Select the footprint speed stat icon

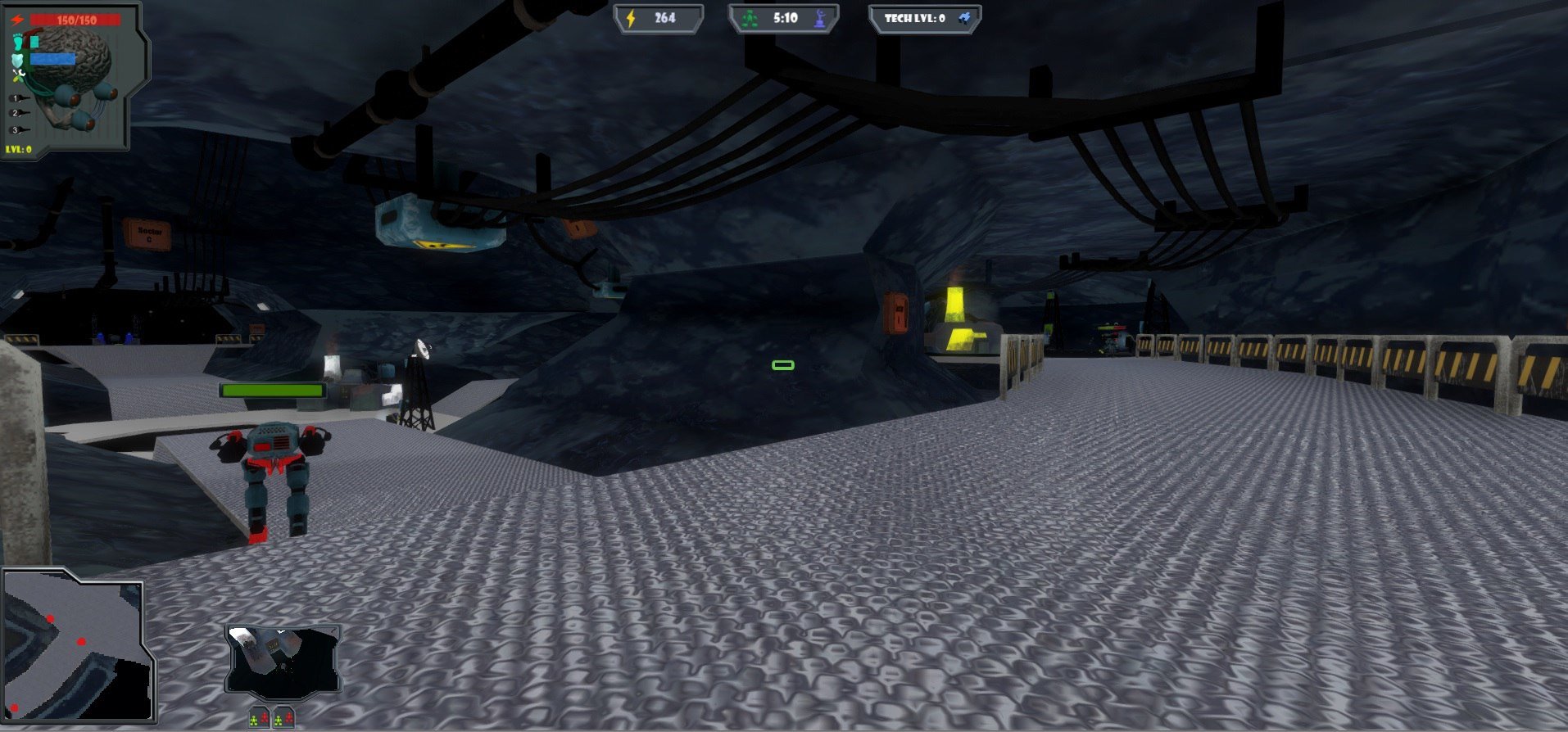coord(17,42)
